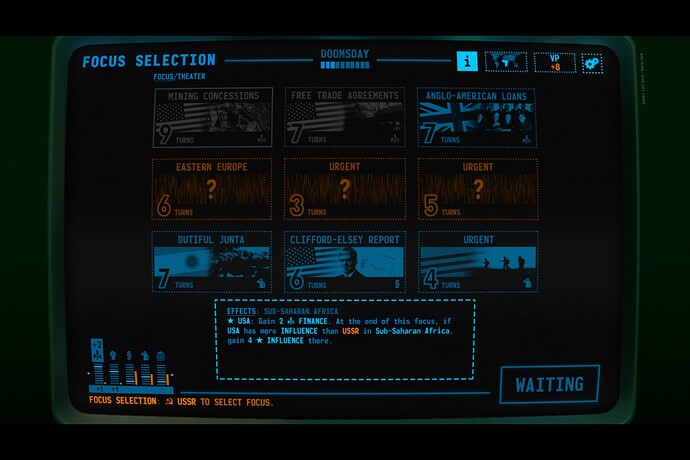
Task: Choose the hidden Urgent 3-turn focus
Action: (344, 188)
